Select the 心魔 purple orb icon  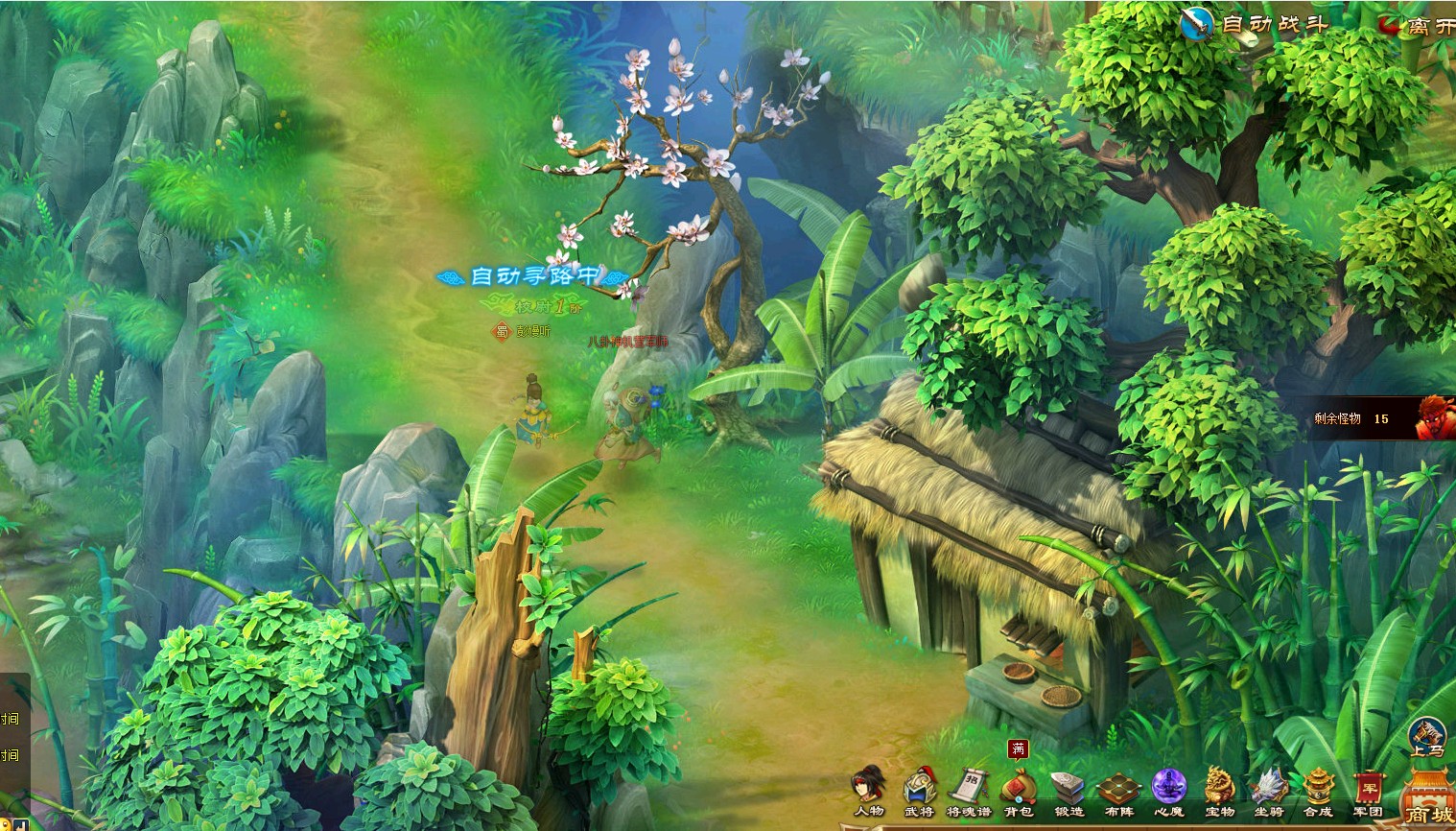tap(1169, 789)
